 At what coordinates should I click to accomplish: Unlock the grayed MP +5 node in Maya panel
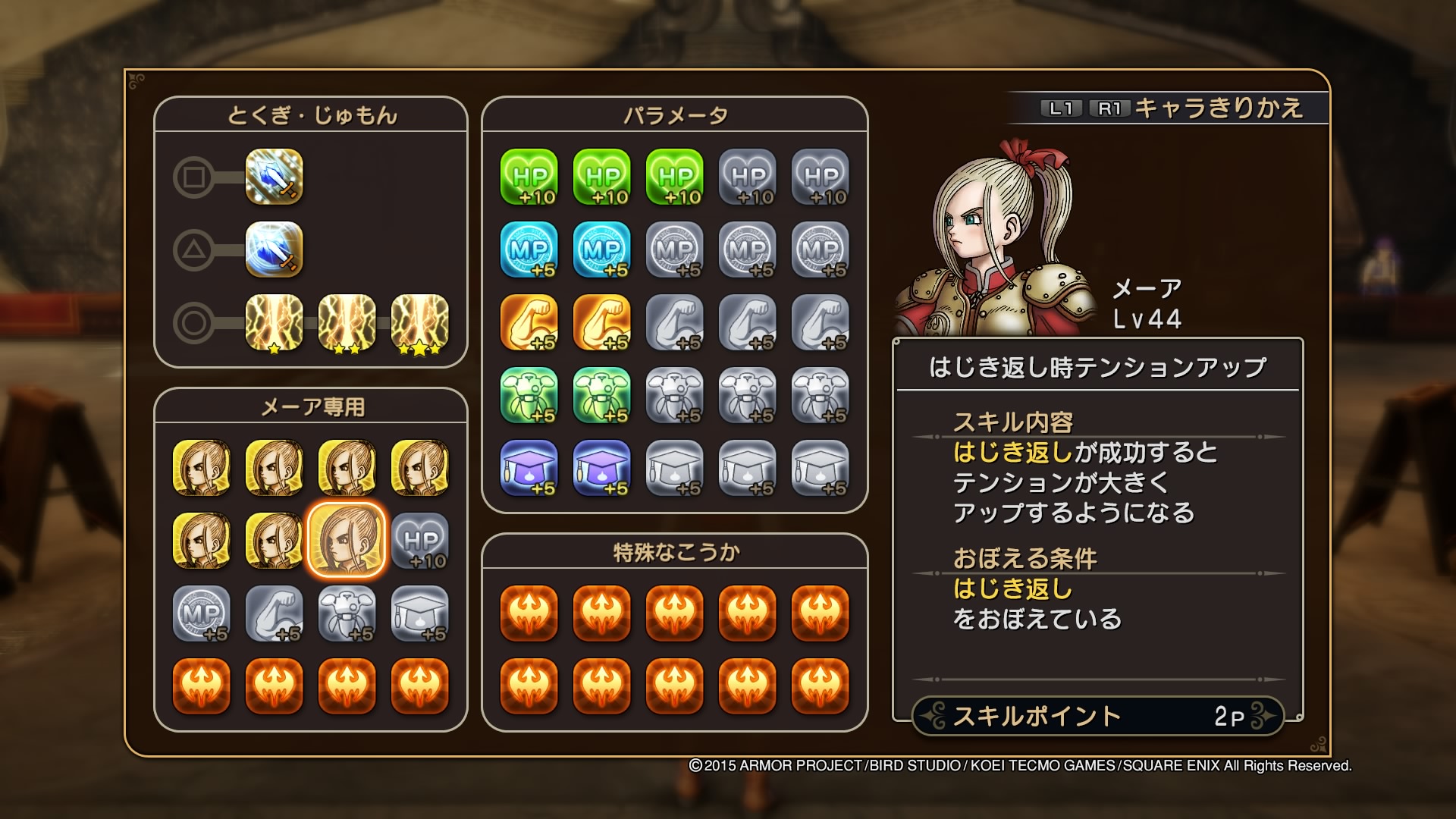tap(201, 615)
